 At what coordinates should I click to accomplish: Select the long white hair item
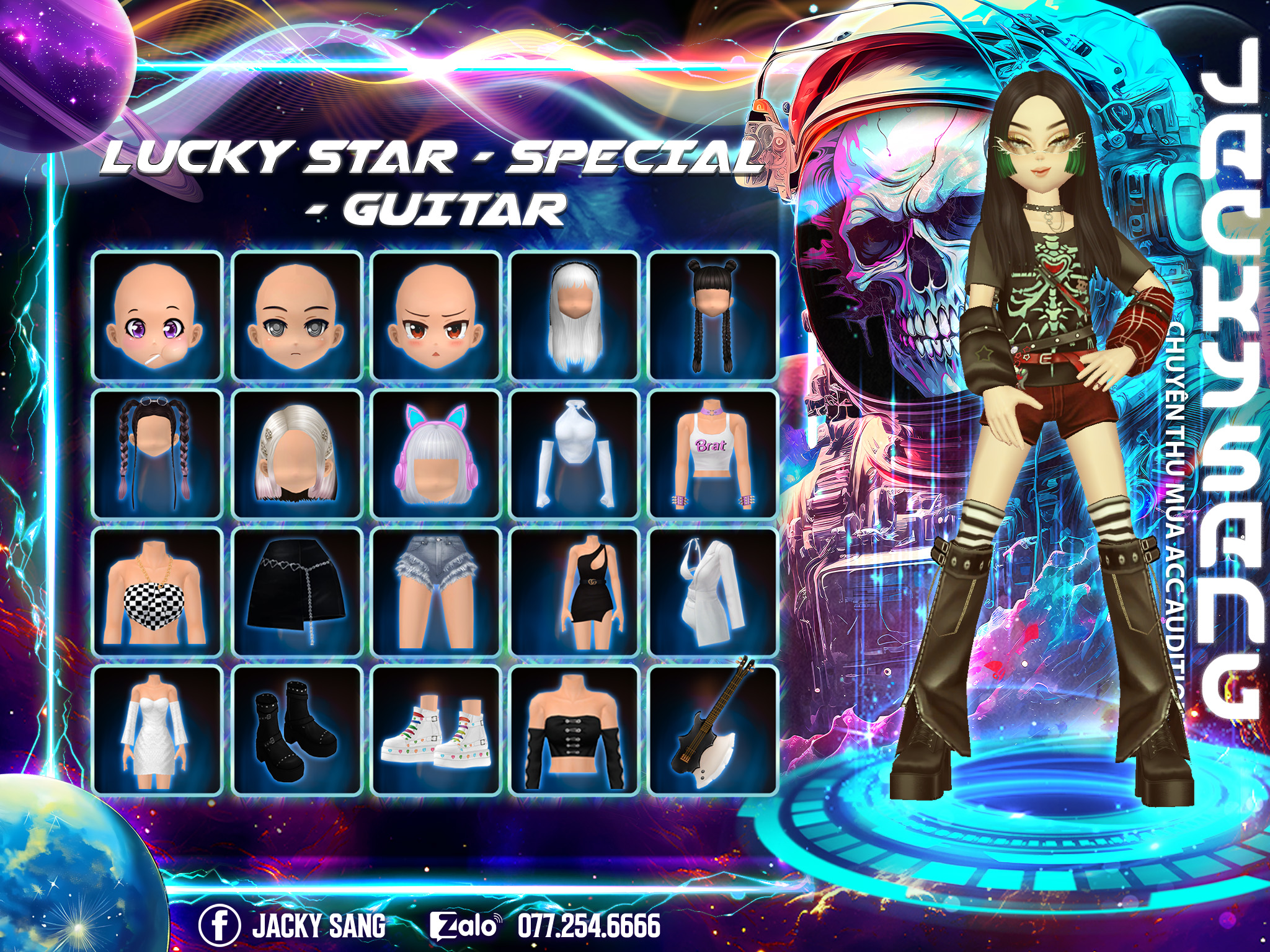(x=574, y=316)
